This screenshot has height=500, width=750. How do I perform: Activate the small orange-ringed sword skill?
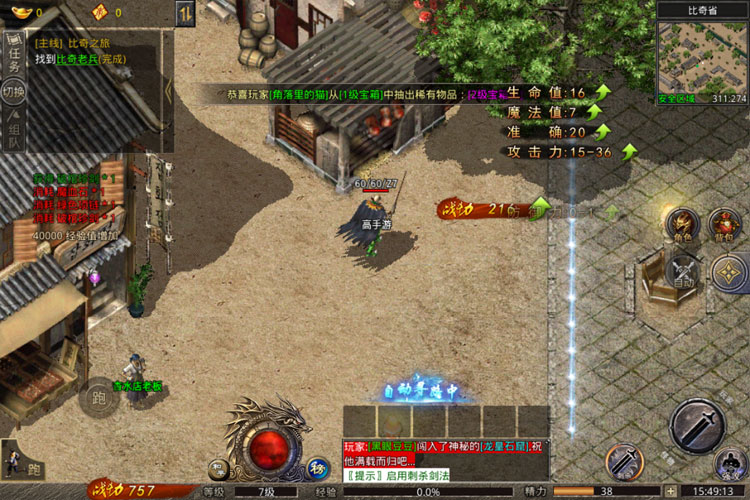623,461
